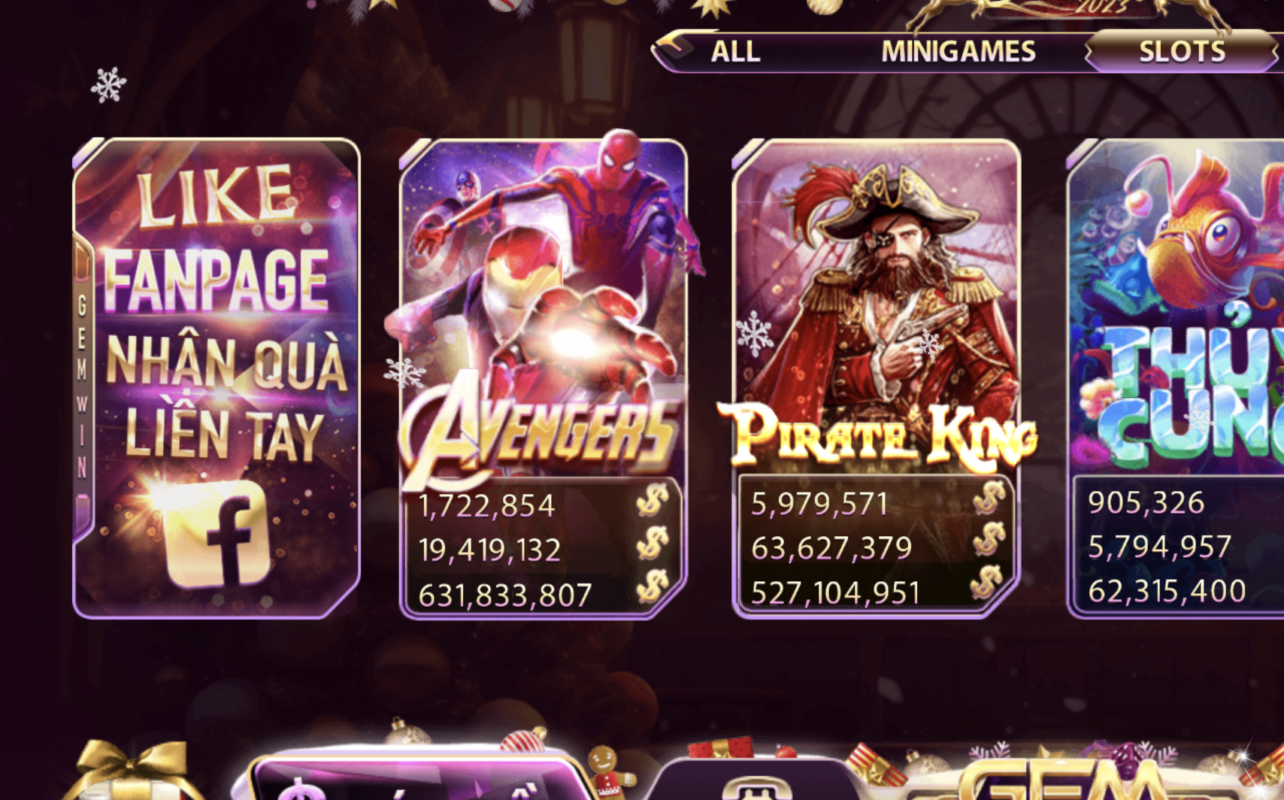Click the 631,833,807 jackpot amount on Avengers
This screenshot has width=1284, height=800.
click(x=507, y=592)
